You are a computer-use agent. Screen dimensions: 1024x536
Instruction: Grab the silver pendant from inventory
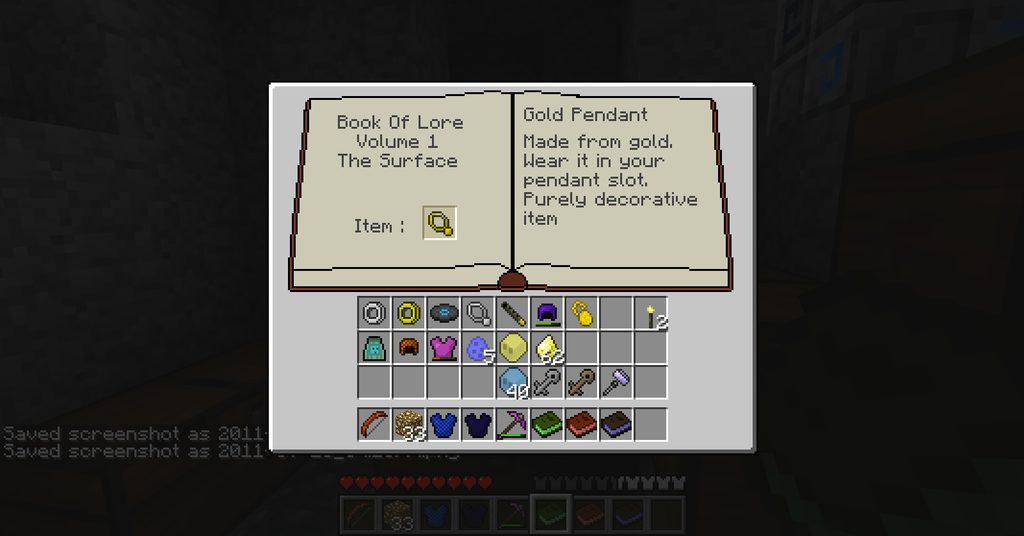point(478,314)
